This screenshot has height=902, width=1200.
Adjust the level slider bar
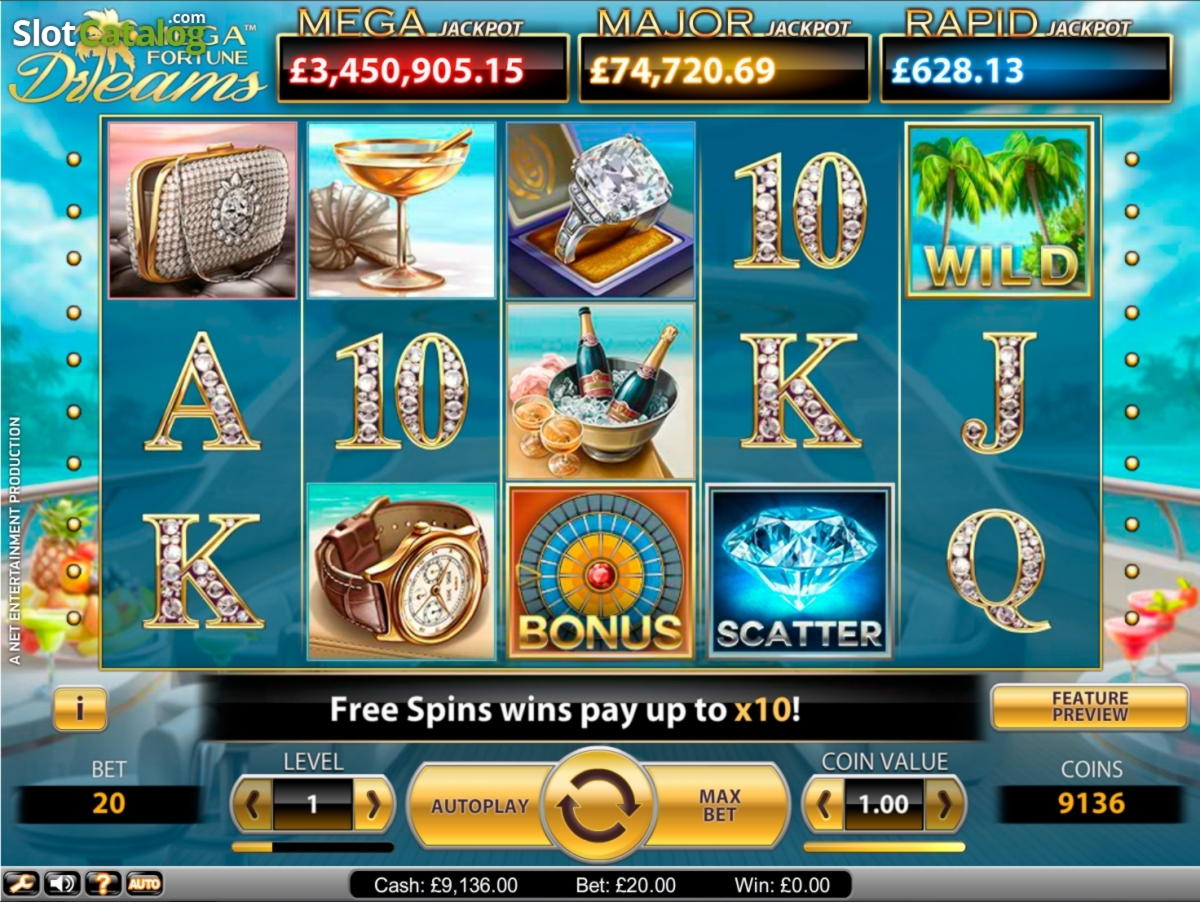[312, 847]
